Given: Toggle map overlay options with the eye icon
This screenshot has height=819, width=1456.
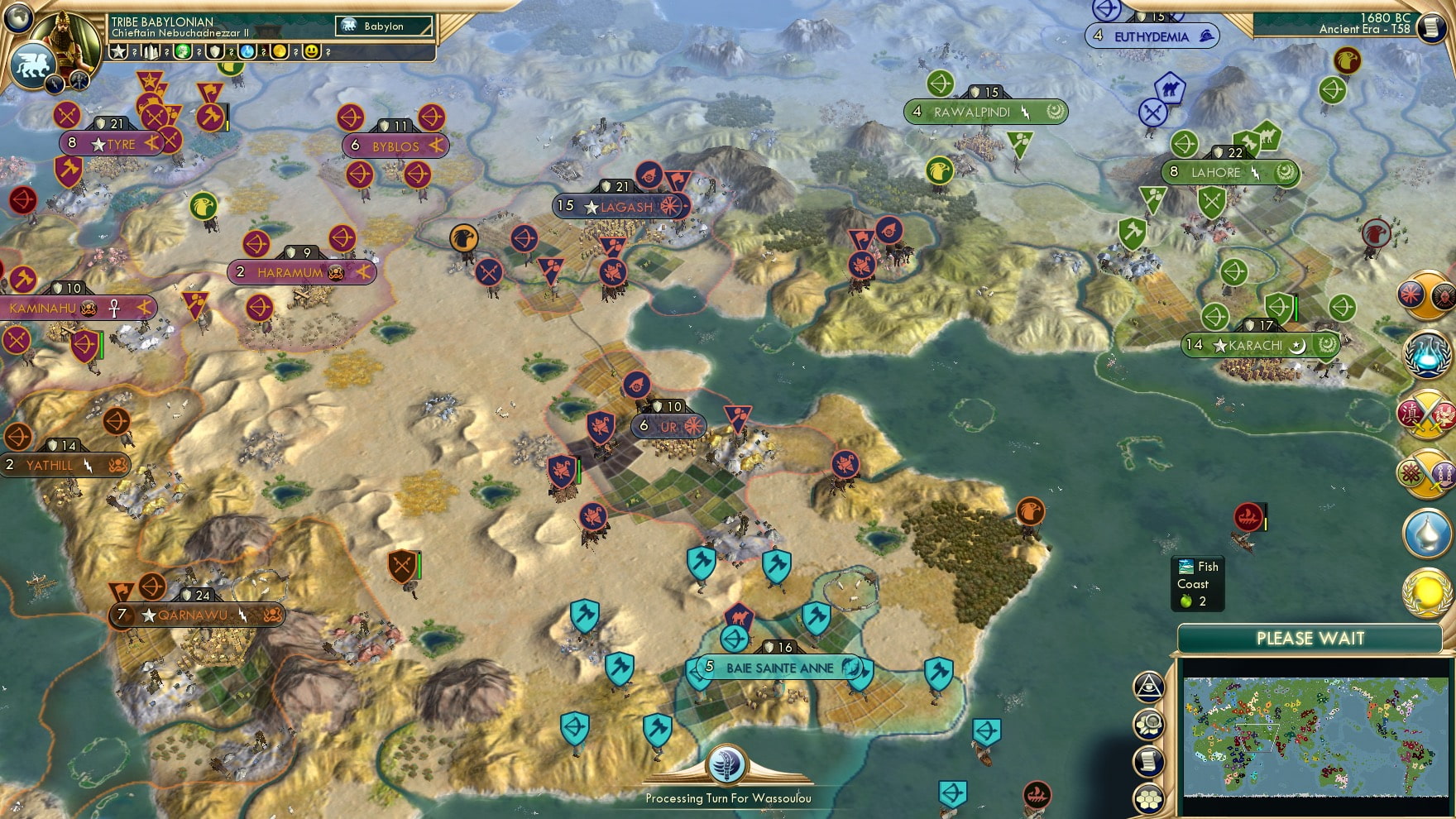Looking at the screenshot, I should click(1148, 686).
